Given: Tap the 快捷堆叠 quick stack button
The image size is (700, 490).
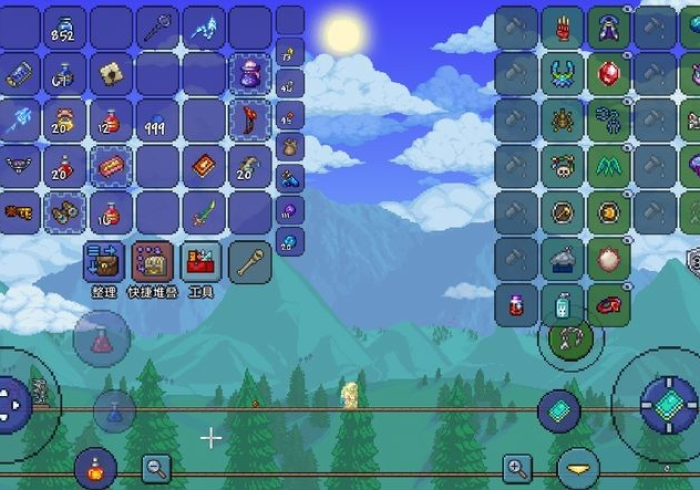Looking at the screenshot, I should click(x=152, y=262).
